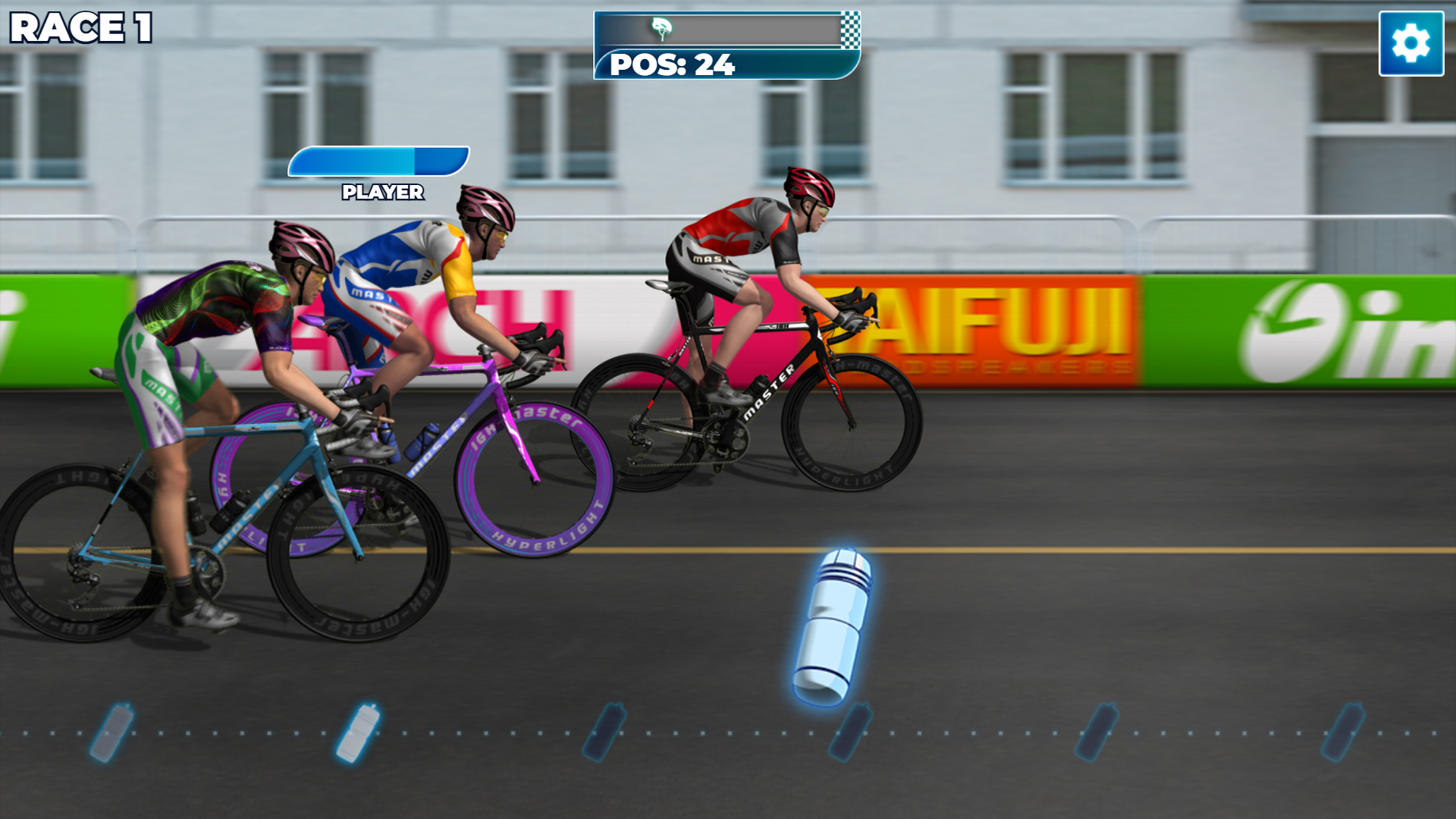This screenshot has height=819, width=1456.
Task: Click the RACE 1 title label
Action: [x=80, y=29]
